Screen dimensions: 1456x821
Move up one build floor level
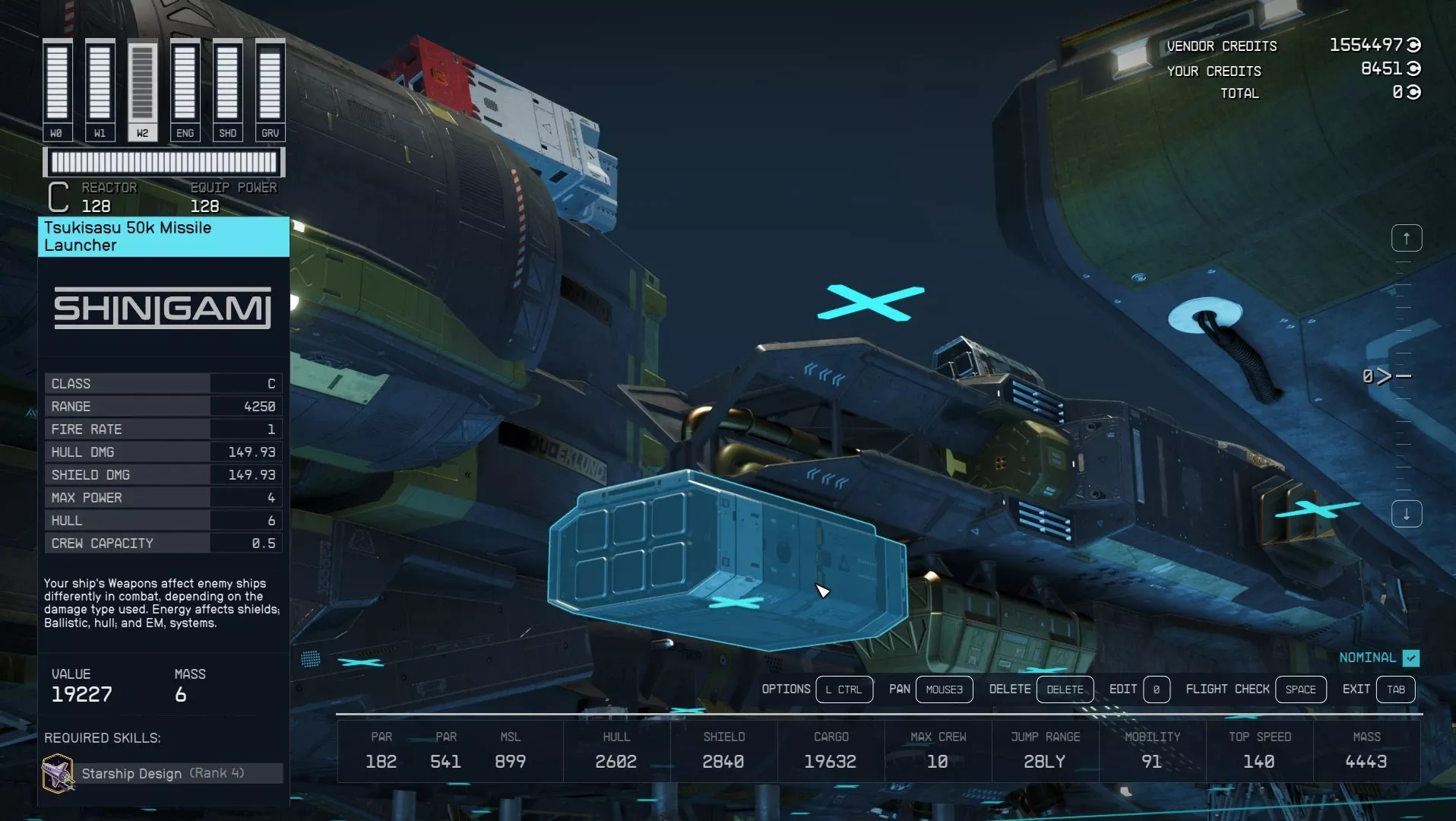[x=1406, y=239]
